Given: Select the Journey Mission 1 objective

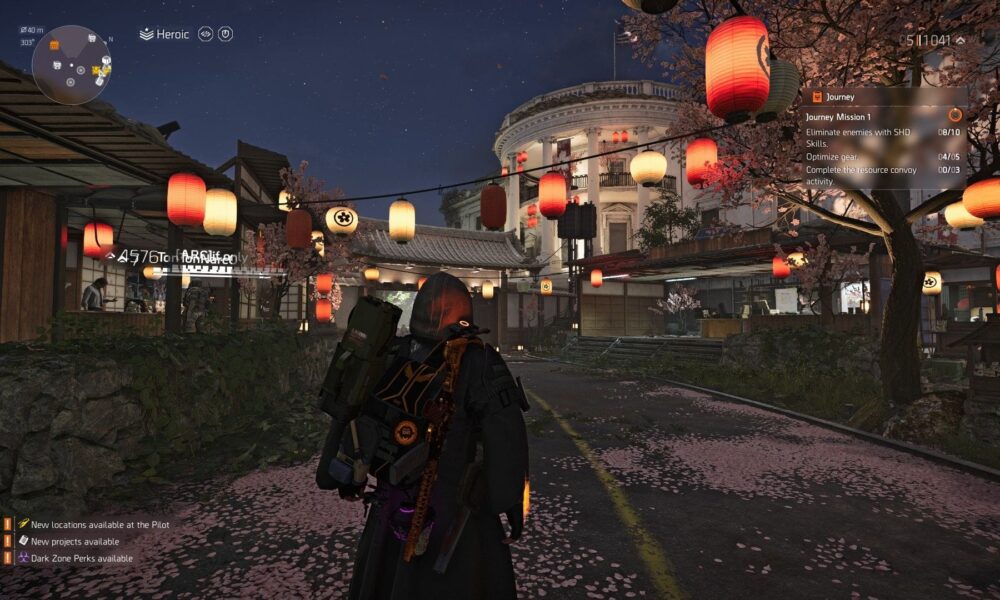Looking at the screenshot, I should pyautogui.click(x=840, y=116).
